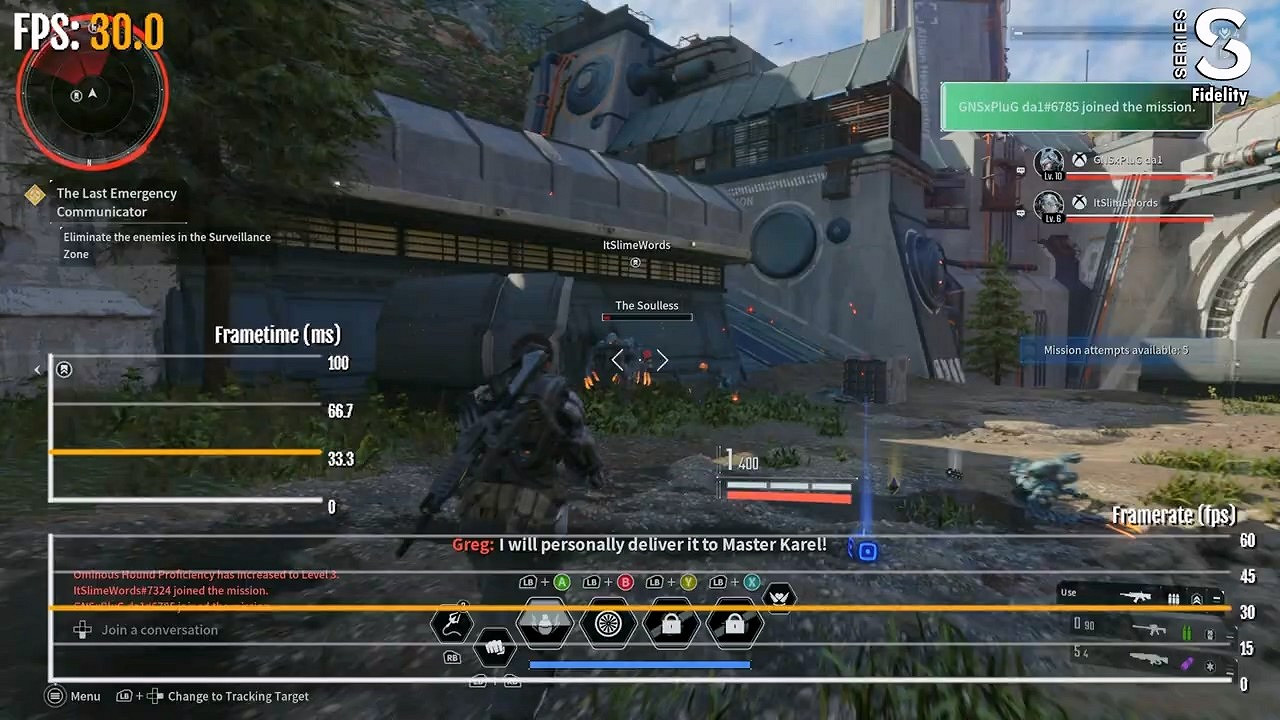Click the right arrow beside The Soulless target
The height and width of the screenshot is (720, 1280).
coord(661,360)
